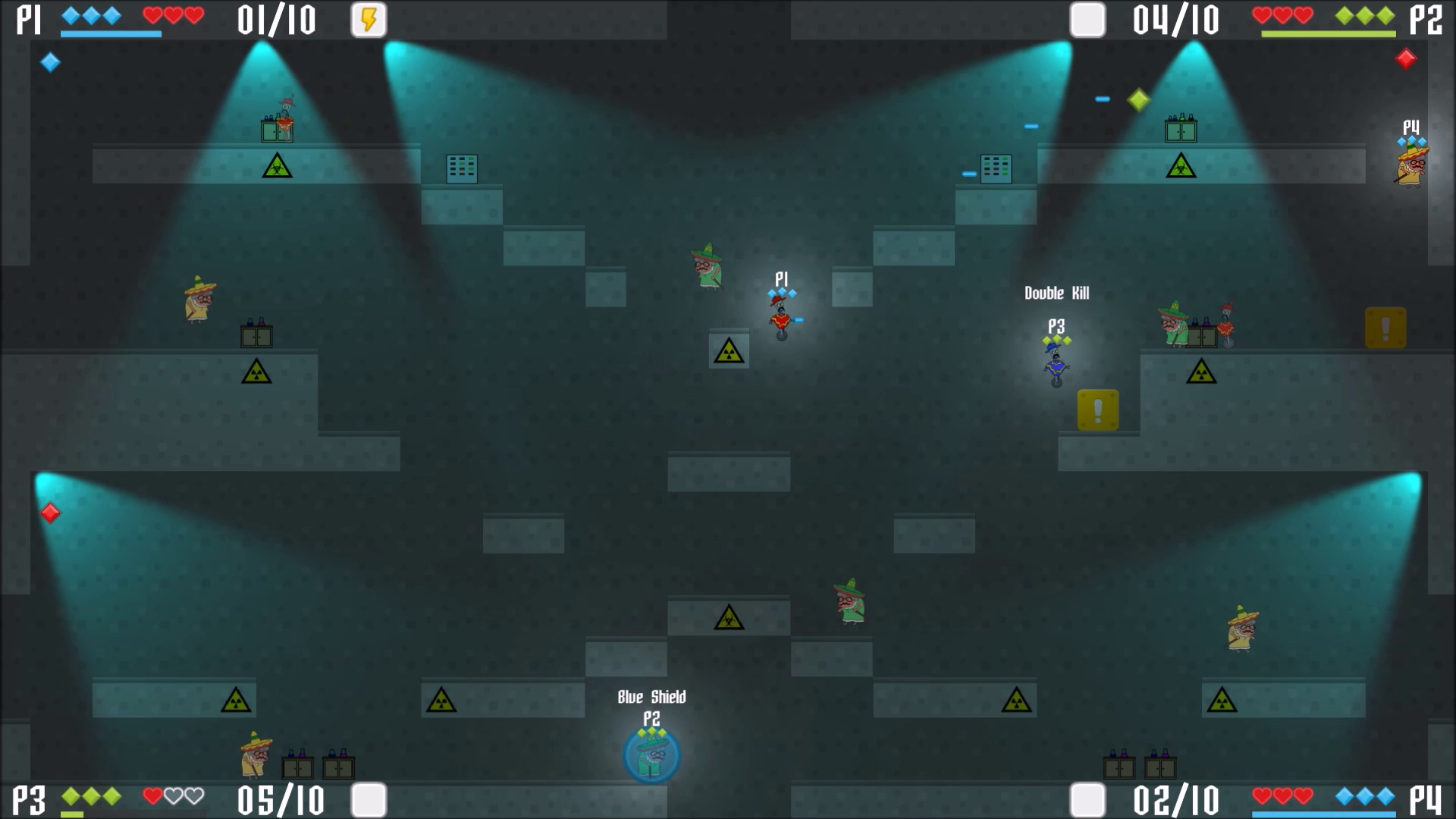
Task: Click the 05/10 score counter for P3
Action: pyautogui.click(x=281, y=800)
